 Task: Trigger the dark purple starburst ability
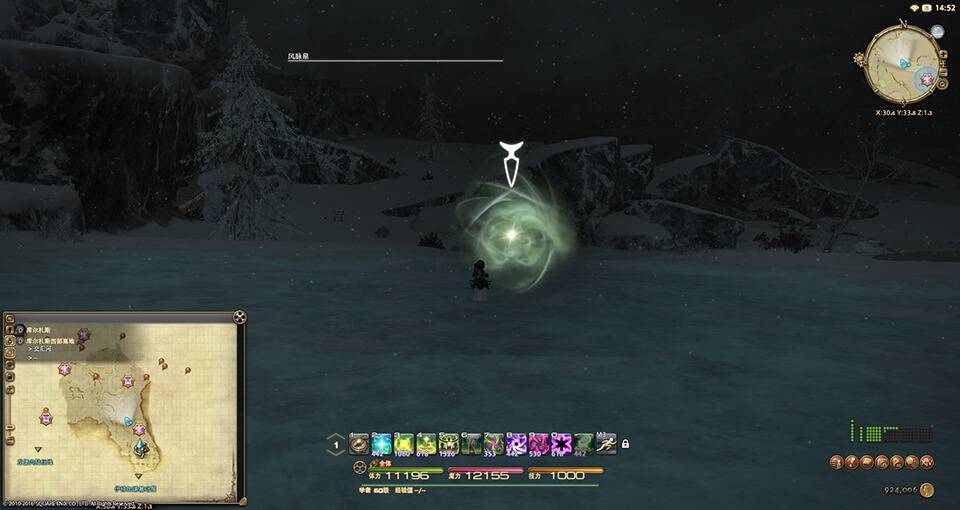562,443
